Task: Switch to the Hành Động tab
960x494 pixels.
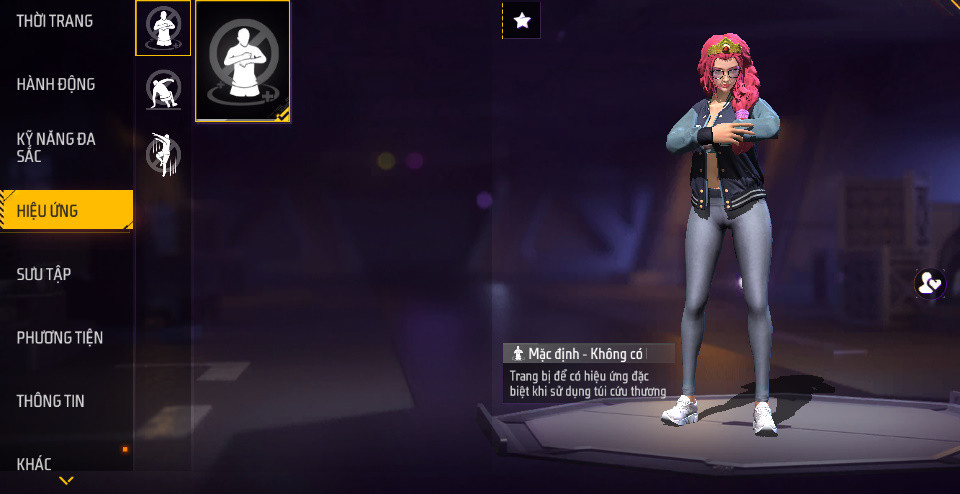Action: (x=56, y=84)
